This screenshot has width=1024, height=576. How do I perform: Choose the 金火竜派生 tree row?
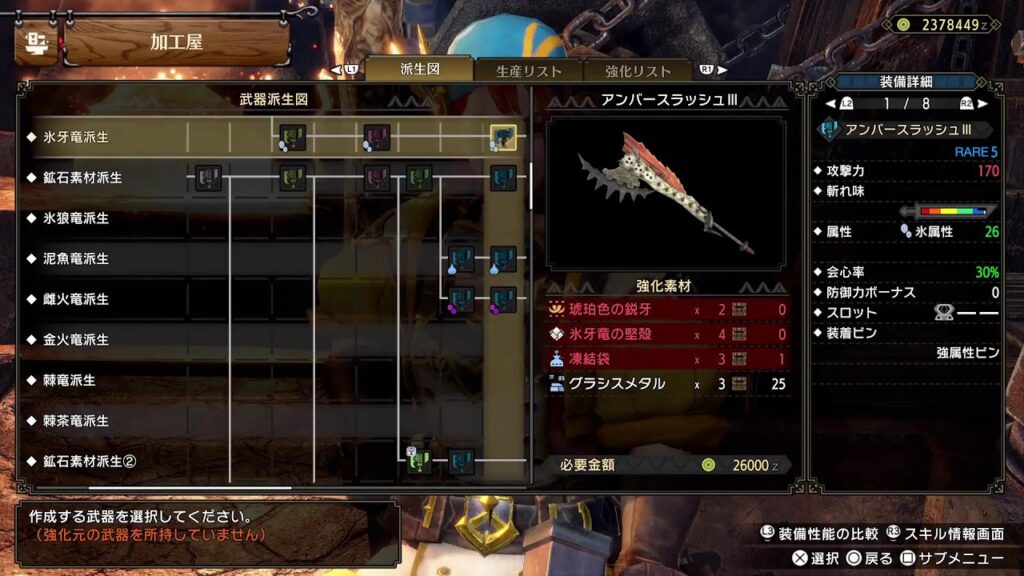pos(76,340)
